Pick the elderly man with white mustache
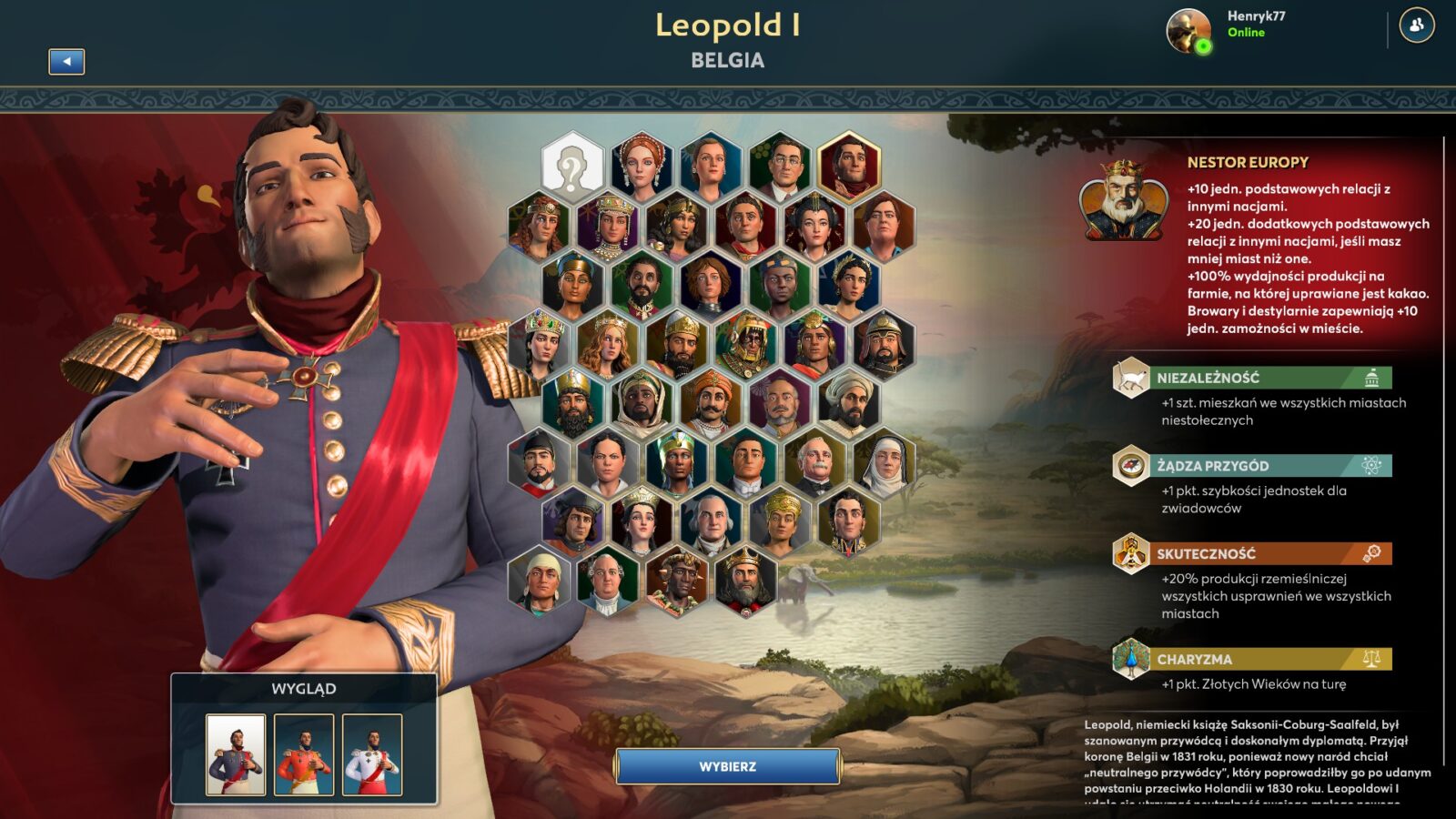The image size is (1456, 819). point(815,463)
